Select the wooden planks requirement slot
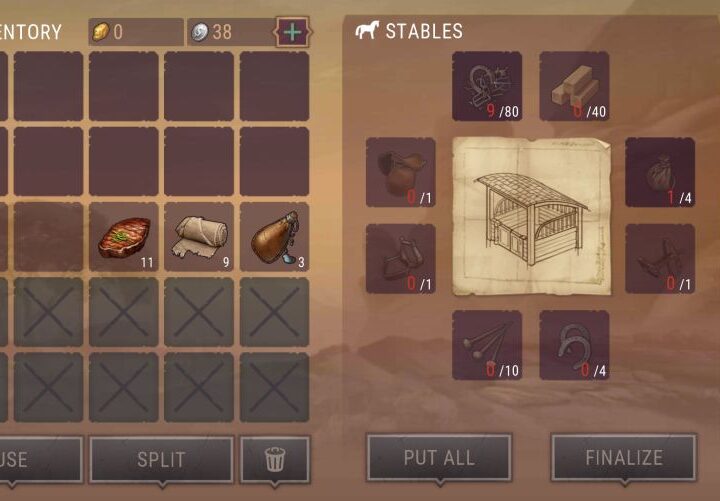This screenshot has height=501, width=720. click(x=574, y=86)
